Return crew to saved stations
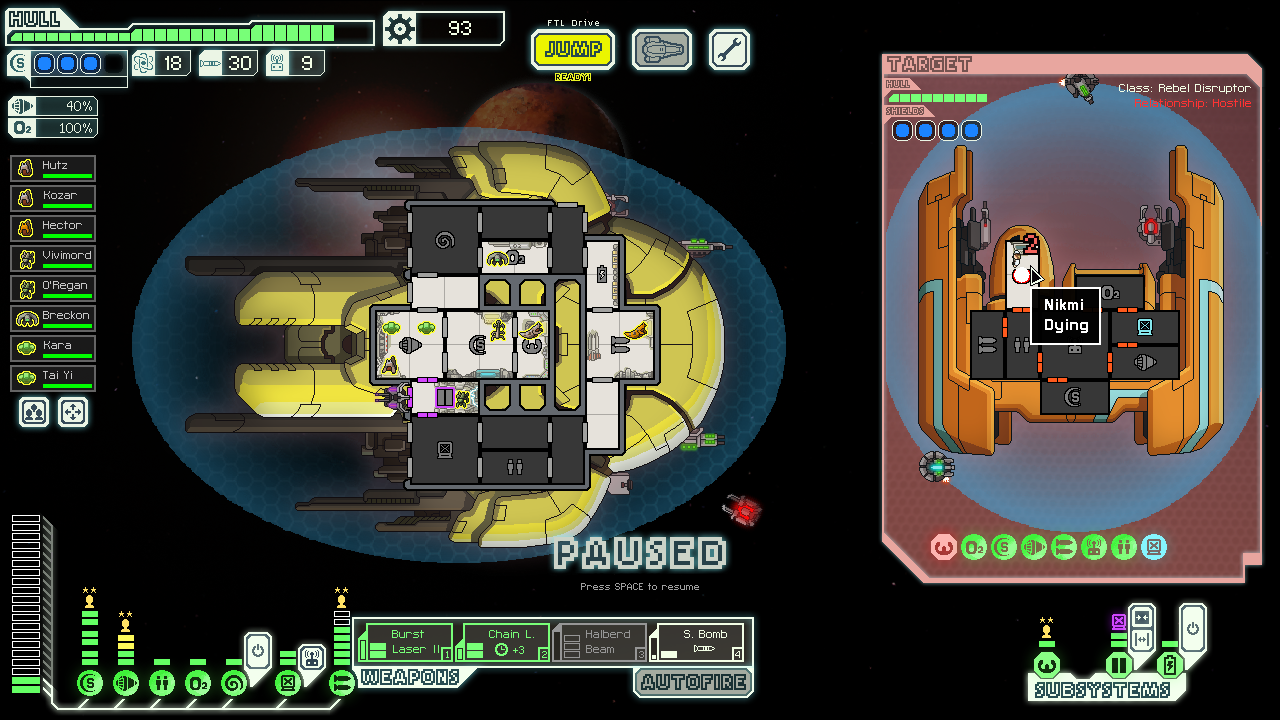Image resolution: width=1280 pixels, height=720 pixels. [x=73, y=412]
